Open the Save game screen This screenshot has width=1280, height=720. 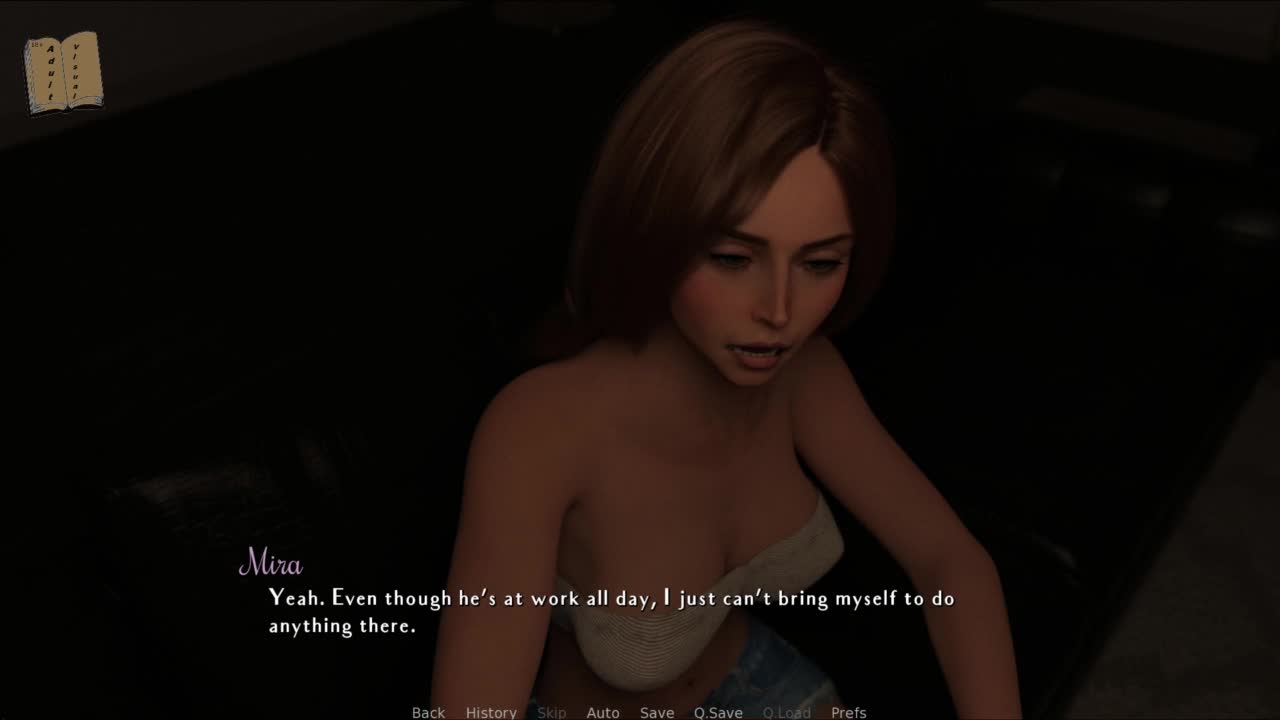(x=657, y=712)
